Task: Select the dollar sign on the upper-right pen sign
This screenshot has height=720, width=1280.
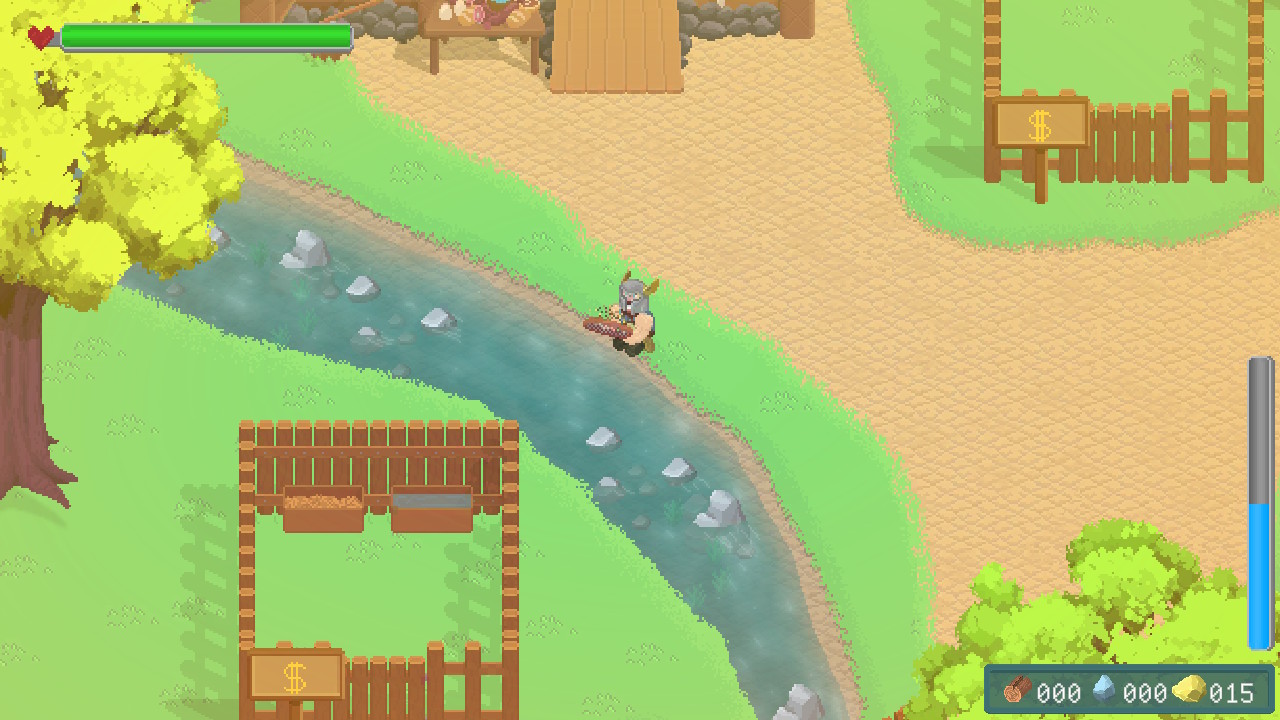Action: (1040, 125)
